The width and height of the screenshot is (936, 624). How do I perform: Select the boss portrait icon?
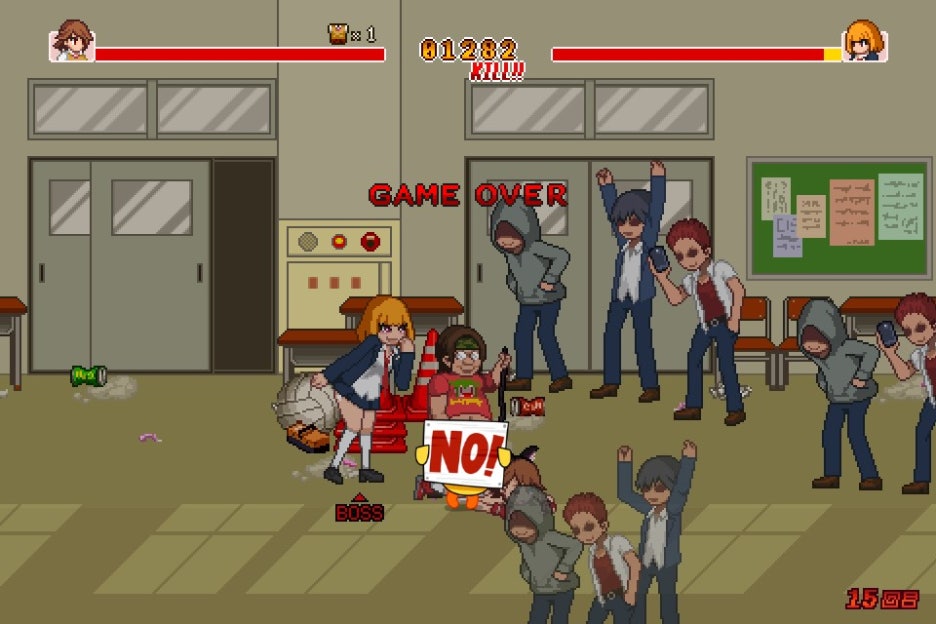click(865, 42)
